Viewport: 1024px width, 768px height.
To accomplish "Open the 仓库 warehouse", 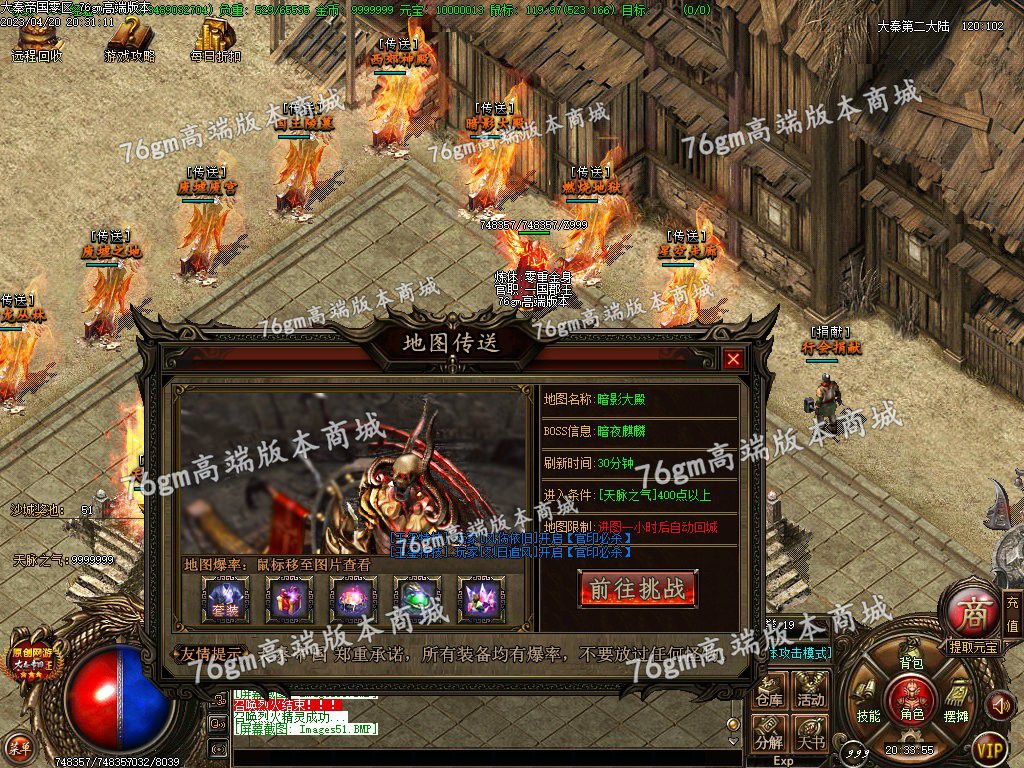I will (x=769, y=689).
